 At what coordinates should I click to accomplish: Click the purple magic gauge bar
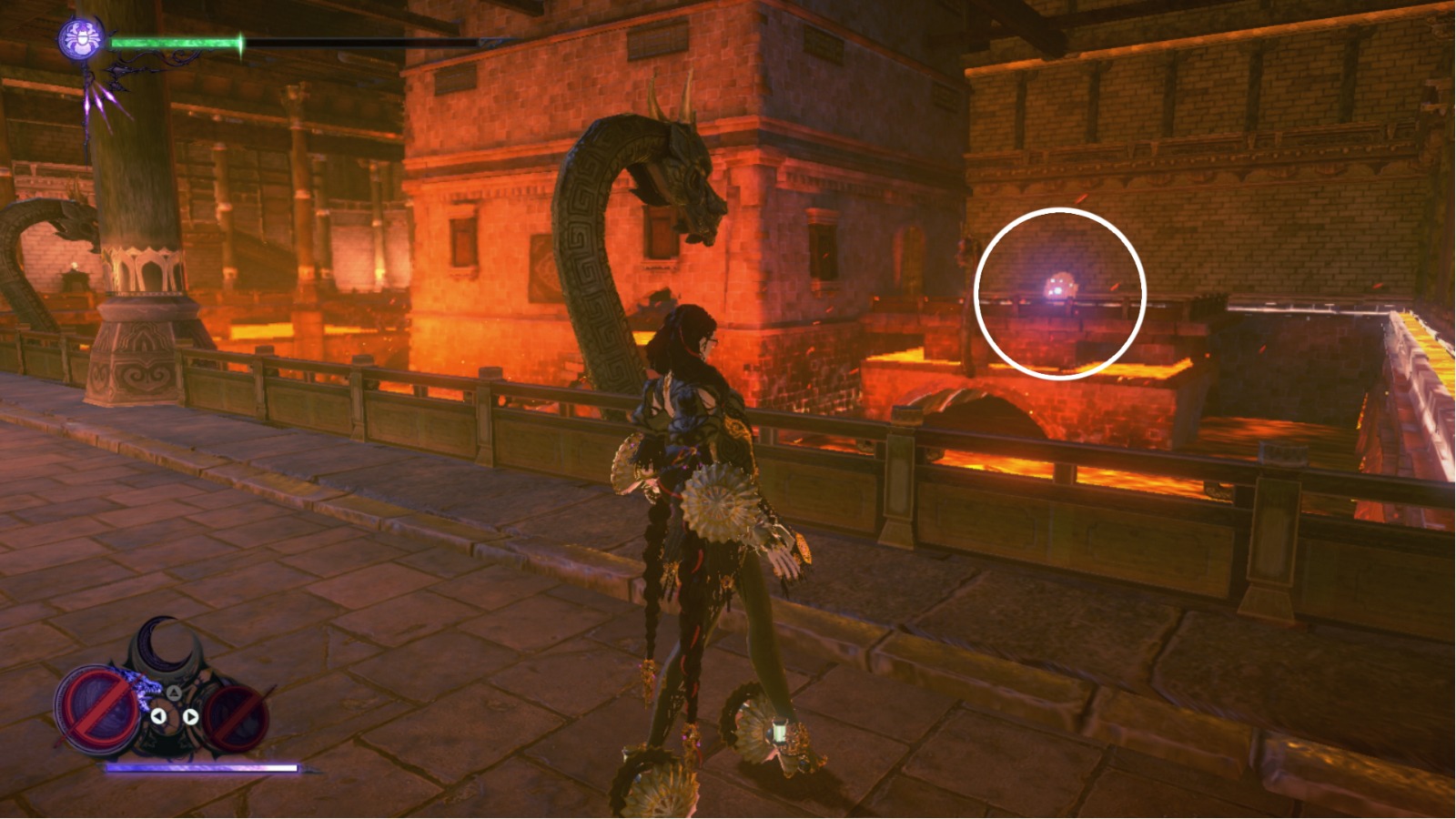click(x=200, y=766)
